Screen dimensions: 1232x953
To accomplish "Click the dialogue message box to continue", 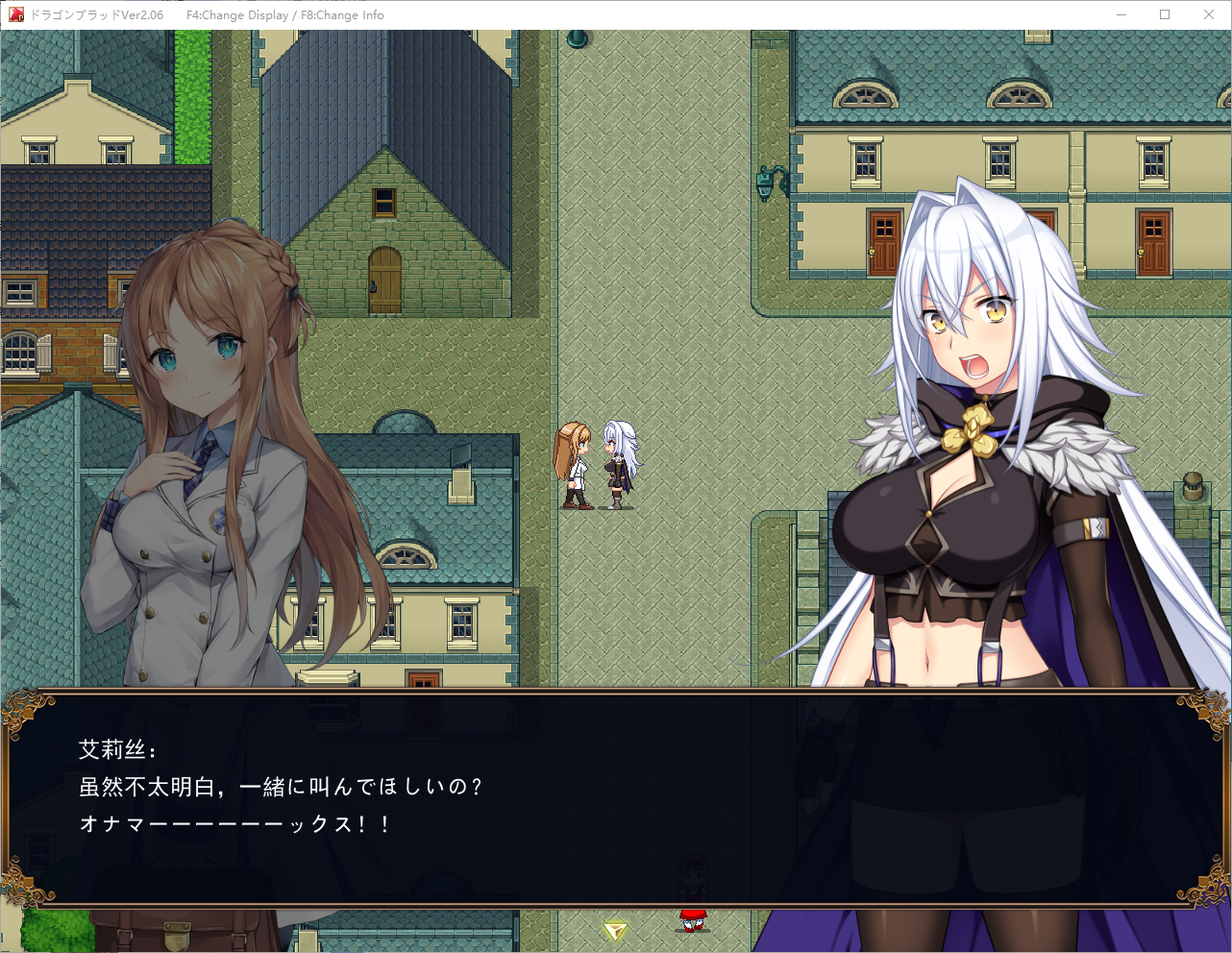I will click(615, 797).
